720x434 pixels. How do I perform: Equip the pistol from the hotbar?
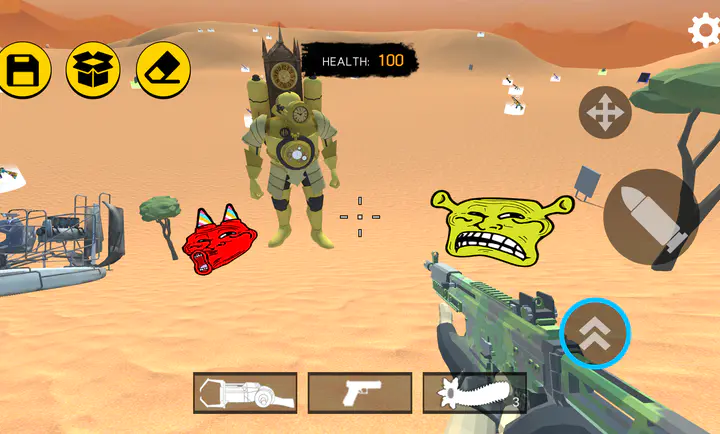tap(360, 393)
